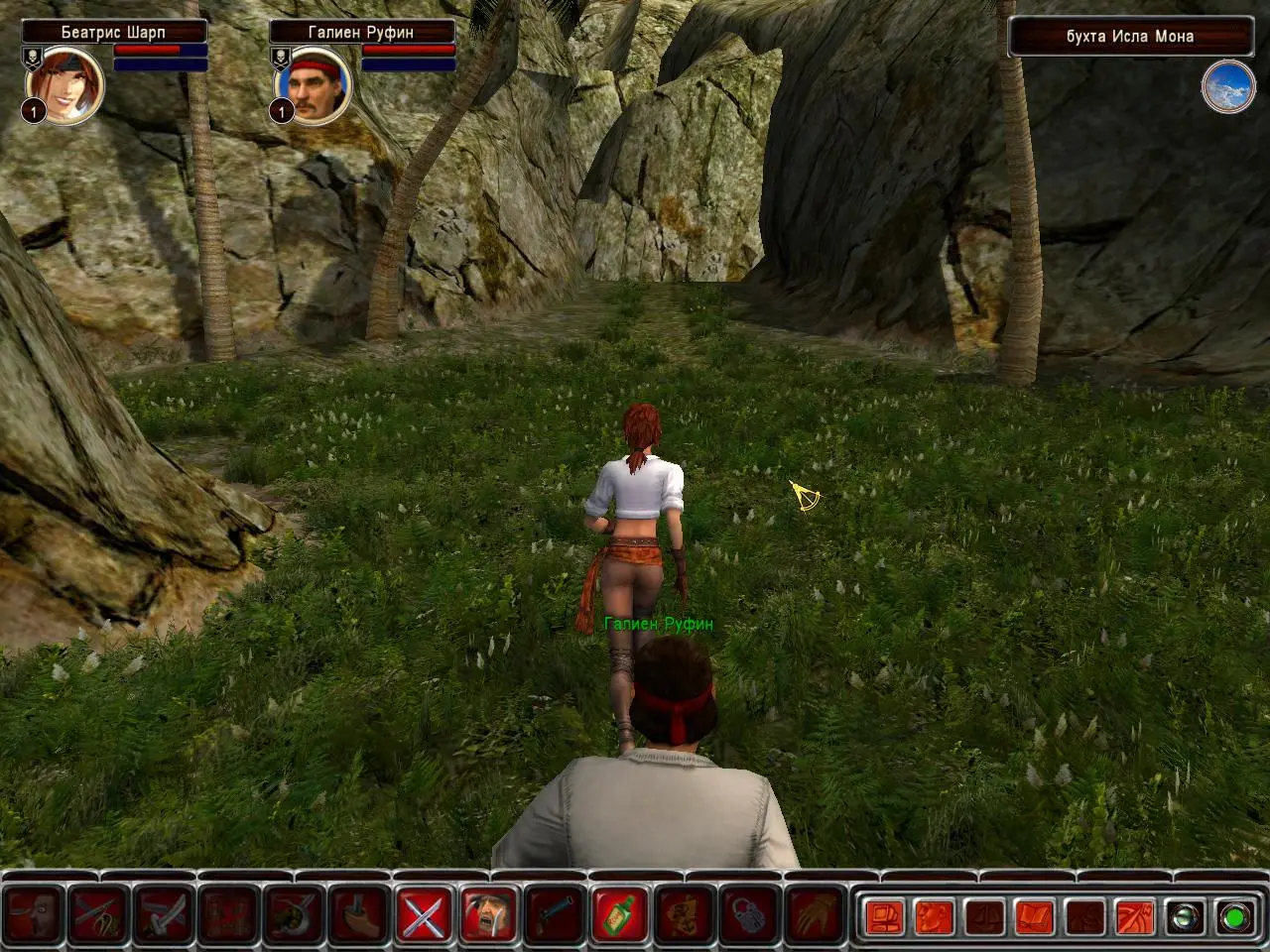The width and height of the screenshot is (1270, 952).
Task: Click the dark ship panel button
Action: pos(984,916)
